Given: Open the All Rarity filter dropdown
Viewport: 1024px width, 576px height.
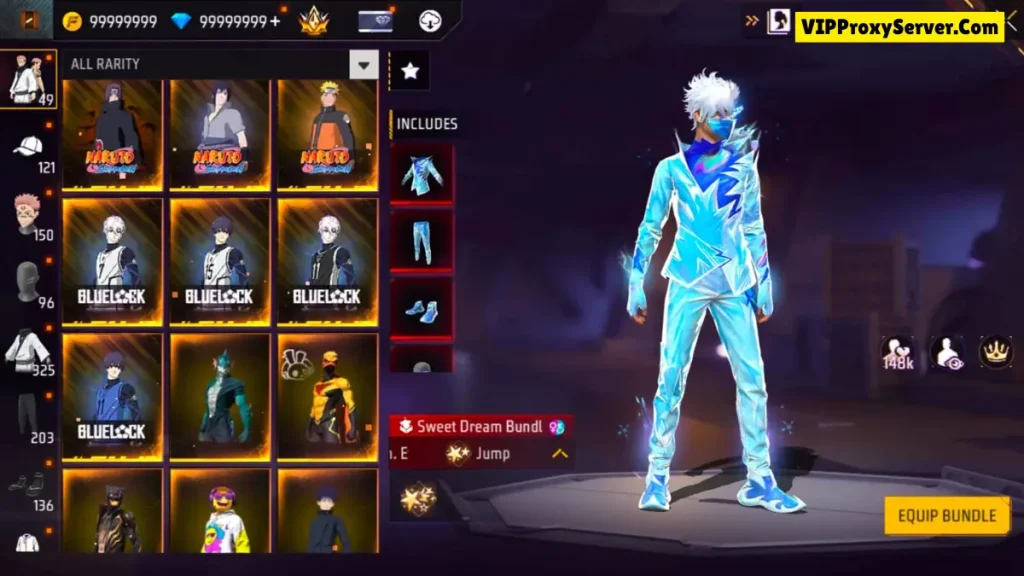Looking at the screenshot, I should [x=363, y=64].
